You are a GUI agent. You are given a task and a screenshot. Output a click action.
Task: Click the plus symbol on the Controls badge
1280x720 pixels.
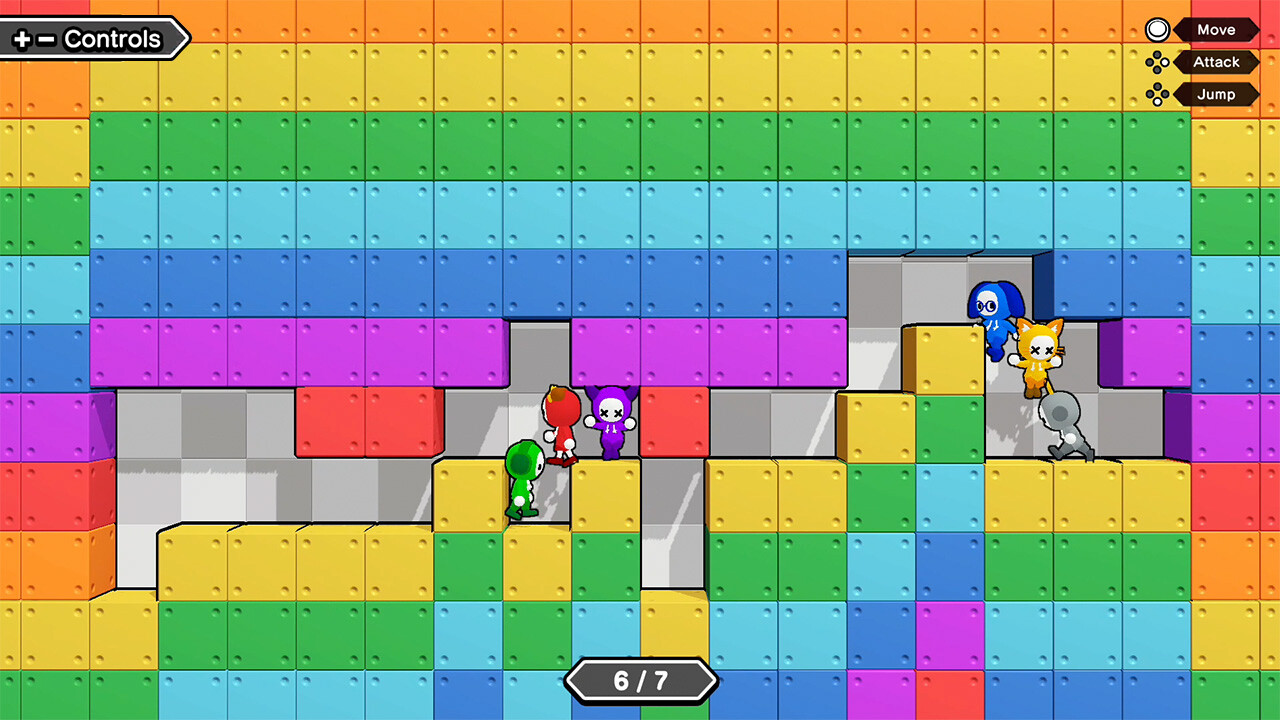coord(22,39)
